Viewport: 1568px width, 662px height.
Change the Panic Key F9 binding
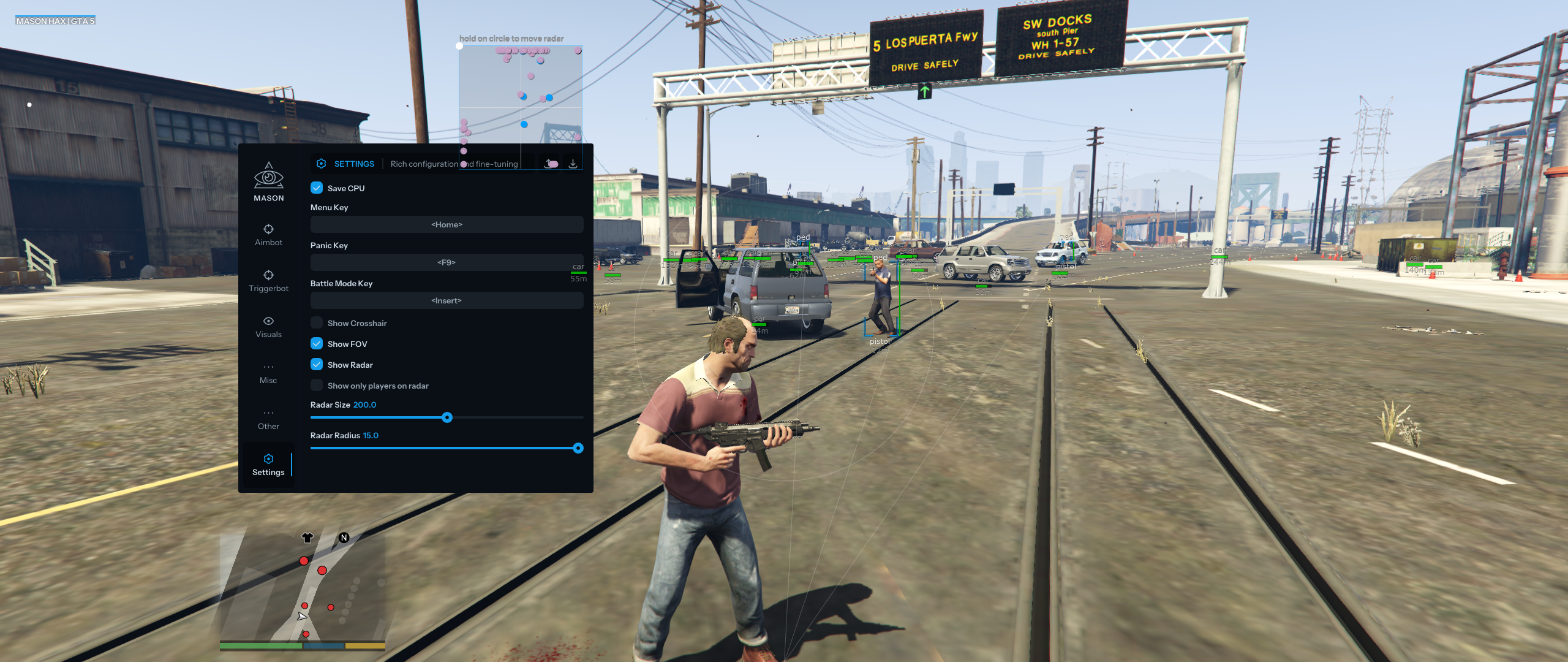(x=447, y=262)
